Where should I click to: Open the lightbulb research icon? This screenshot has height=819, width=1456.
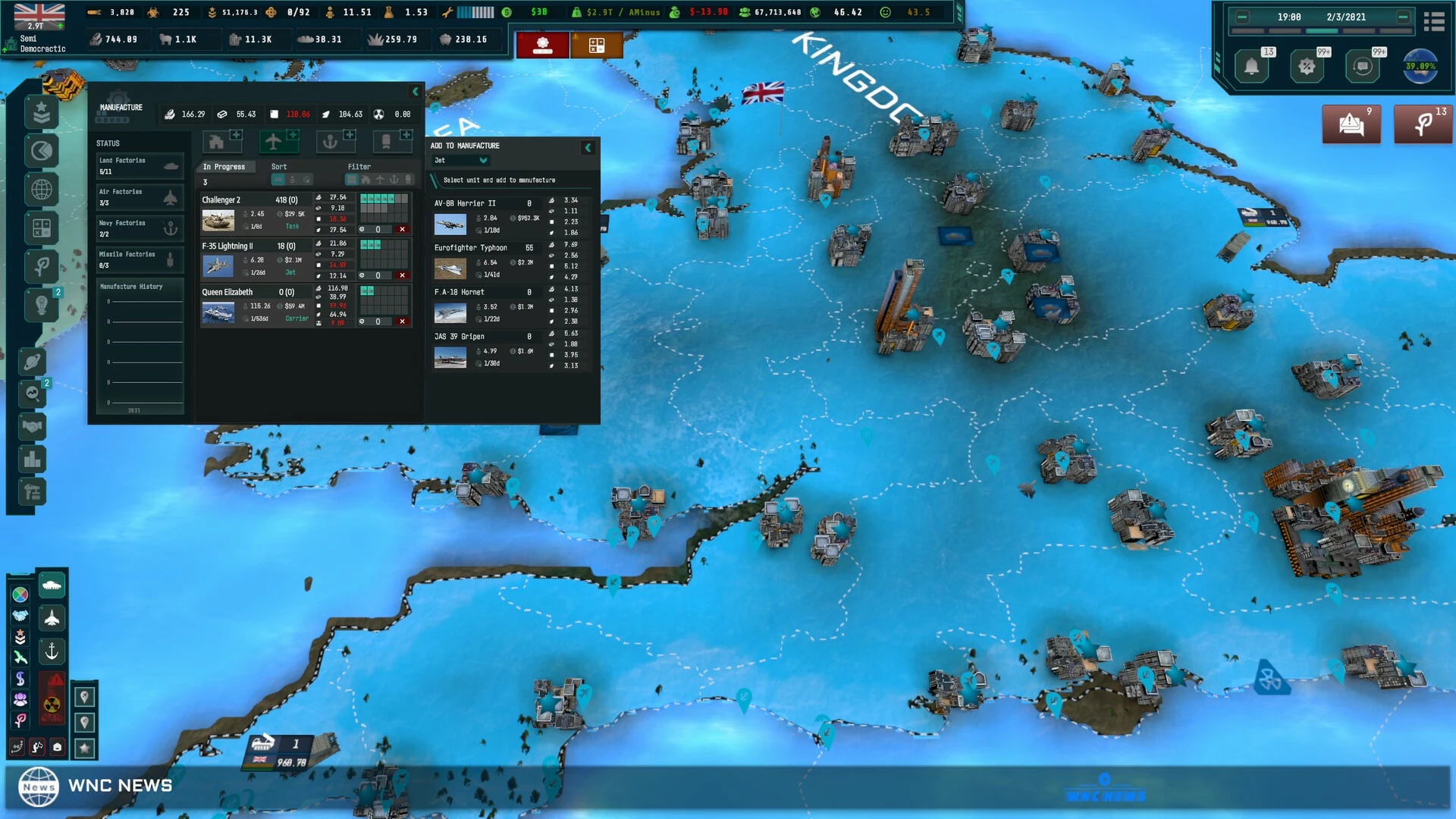42,305
